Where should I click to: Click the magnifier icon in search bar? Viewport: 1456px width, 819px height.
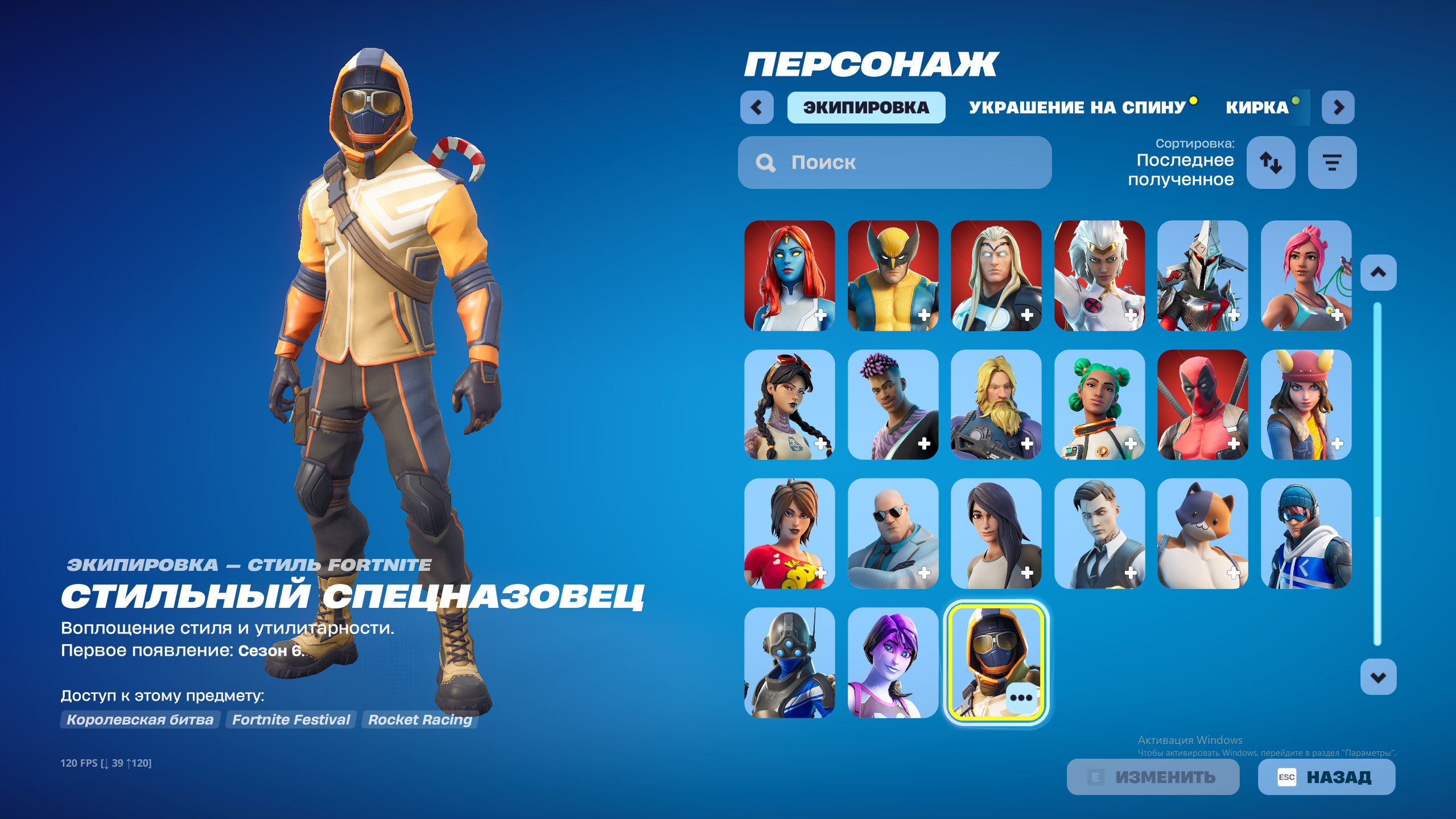pyautogui.click(x=765, y=163)
